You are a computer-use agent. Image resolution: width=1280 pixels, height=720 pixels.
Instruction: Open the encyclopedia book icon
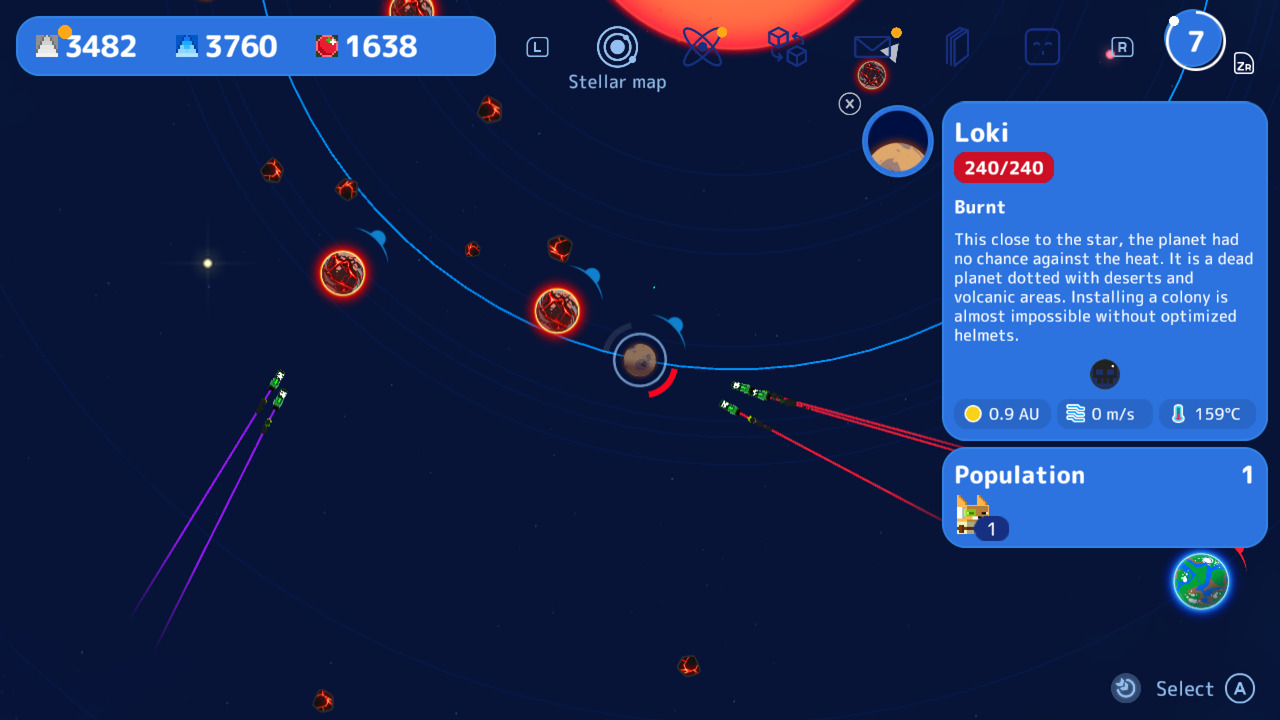click(x=957, y=46)
